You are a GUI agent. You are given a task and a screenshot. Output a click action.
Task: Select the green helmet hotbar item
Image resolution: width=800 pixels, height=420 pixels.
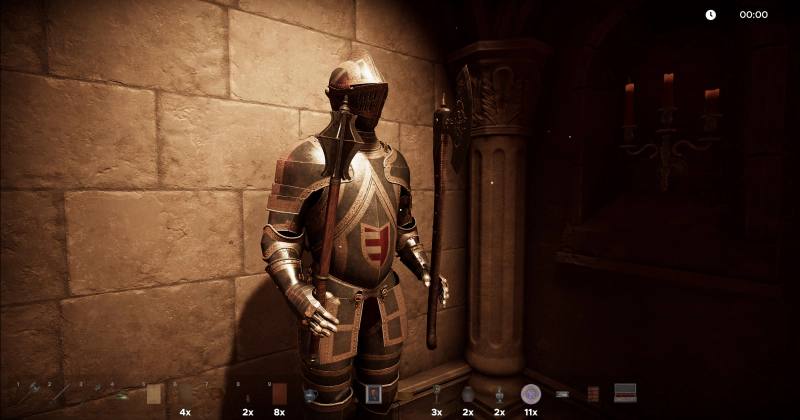pos(122,394)
